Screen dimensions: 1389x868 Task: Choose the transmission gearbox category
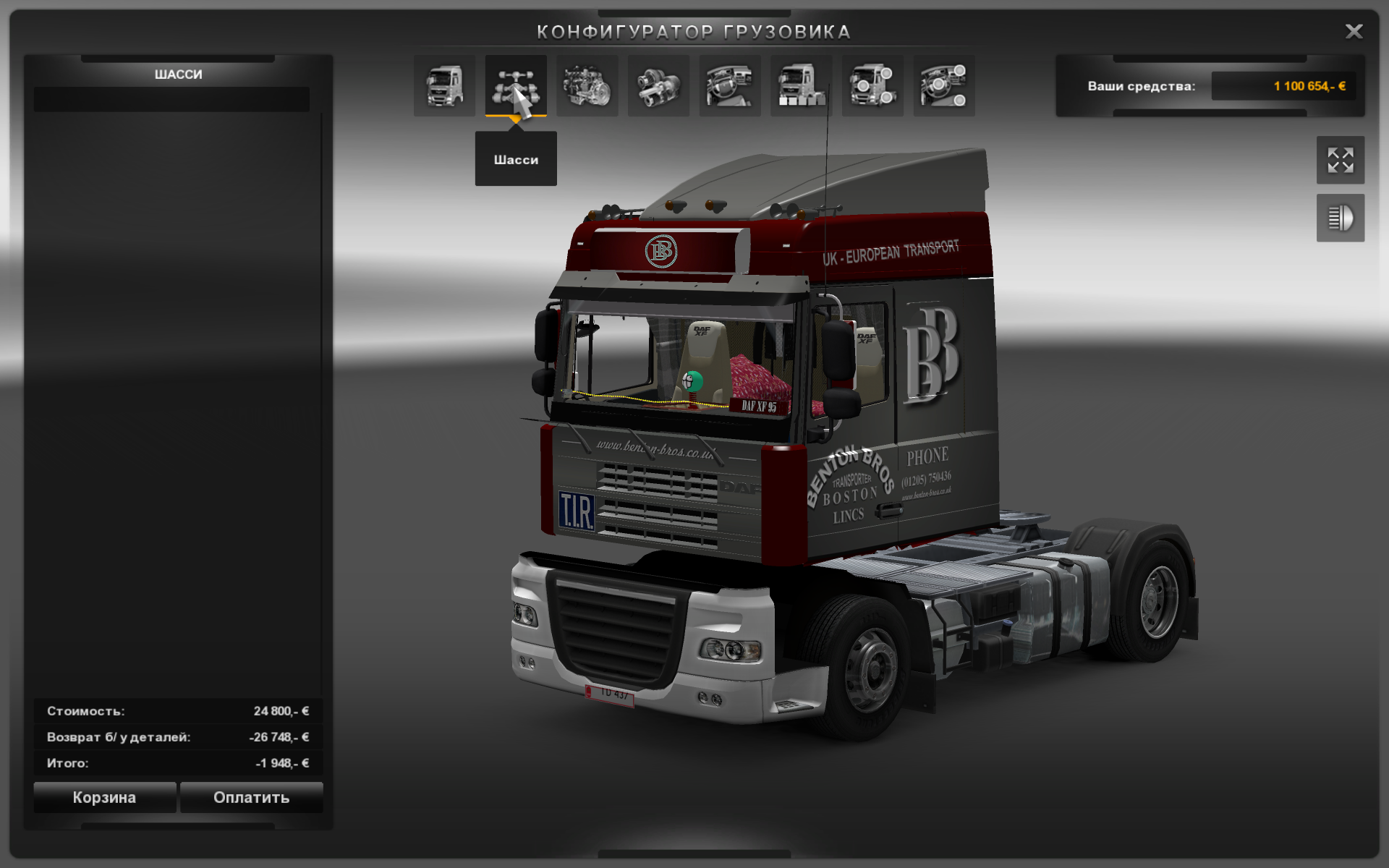[x=658, y=86]
